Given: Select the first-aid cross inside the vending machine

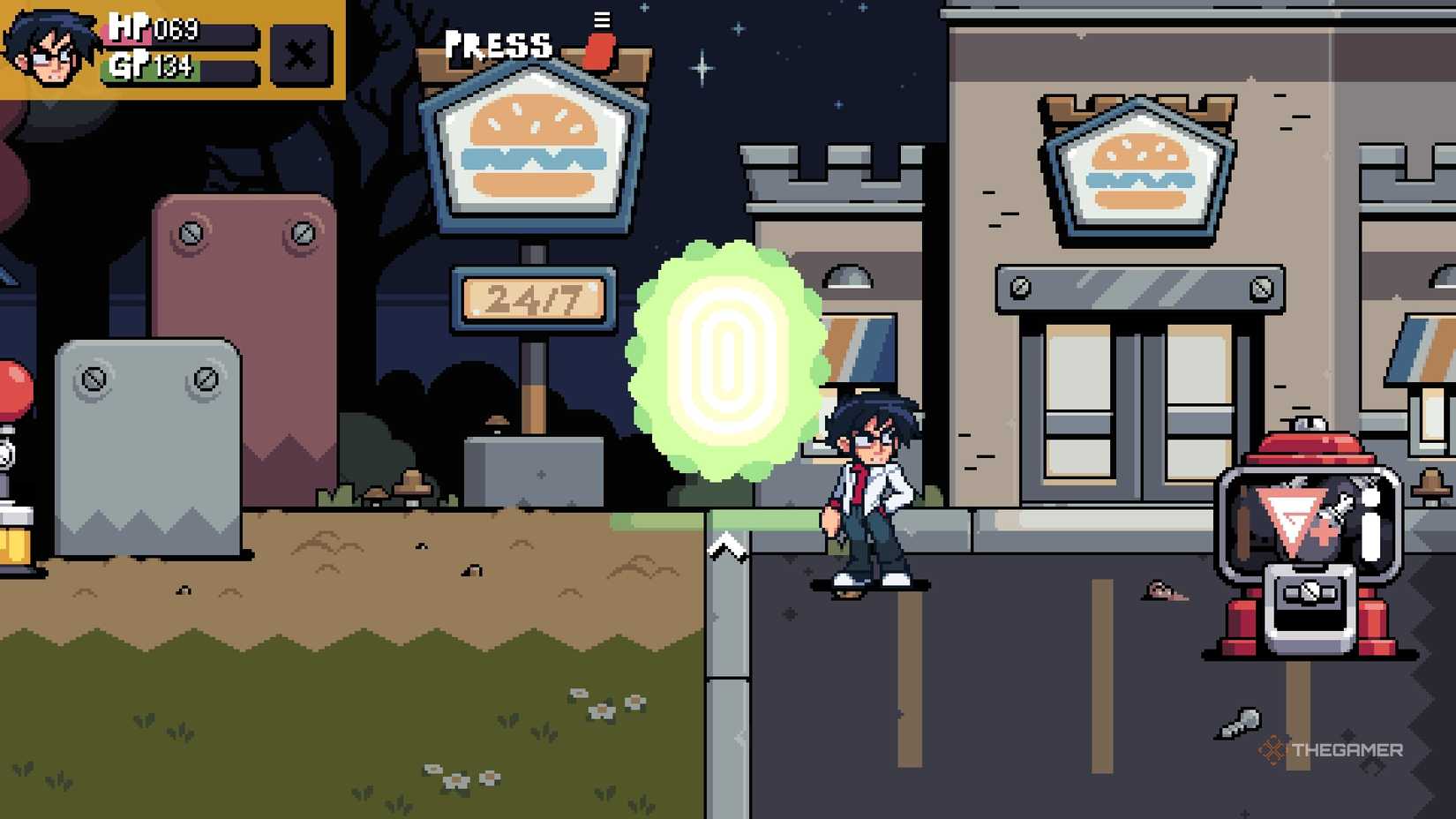Looking at the screenshot, I should pyautogui.click(x=1324, y=532).
